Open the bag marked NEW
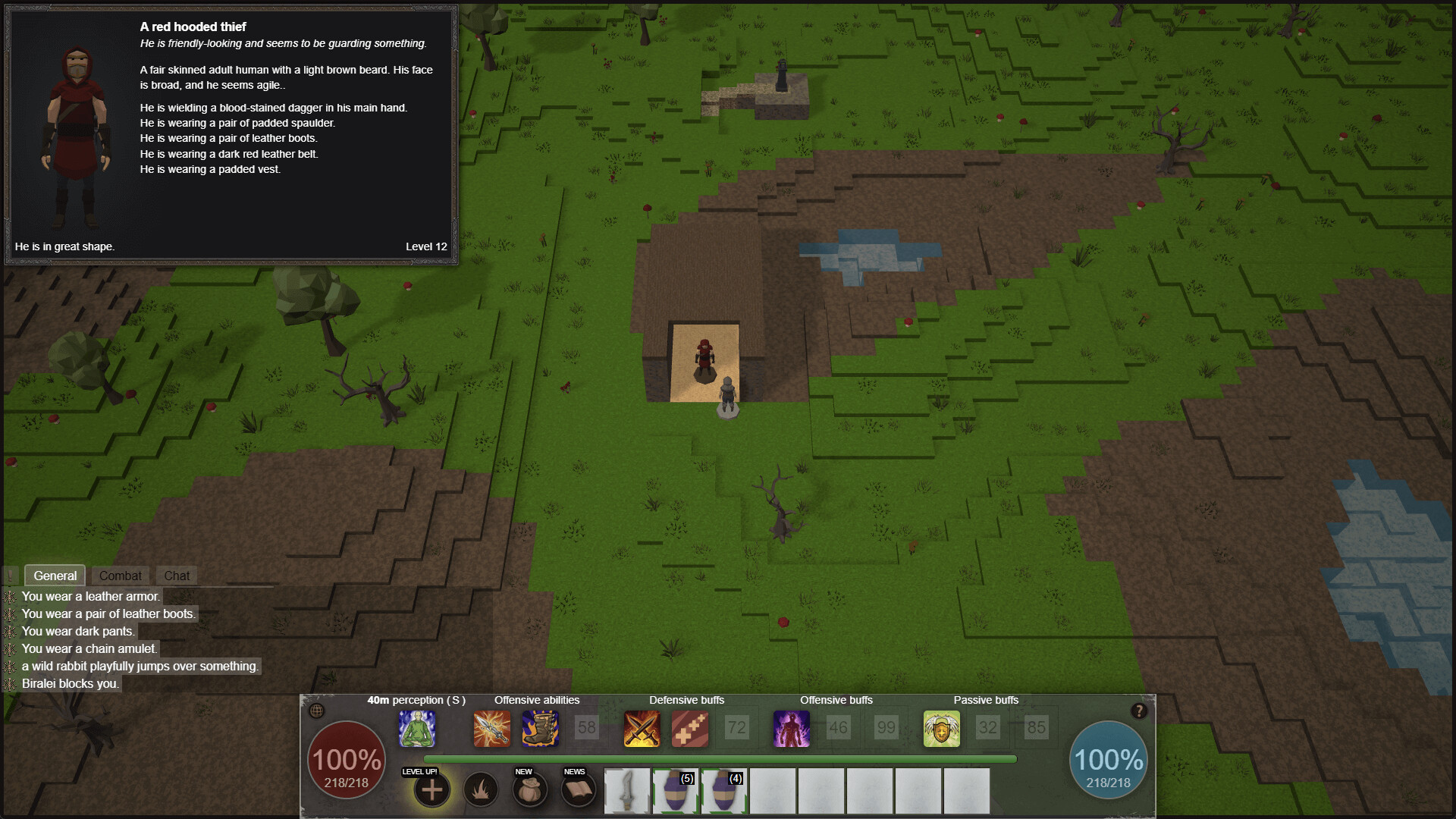Screen dimensions: 1456x819 click(x=529, y=790)
